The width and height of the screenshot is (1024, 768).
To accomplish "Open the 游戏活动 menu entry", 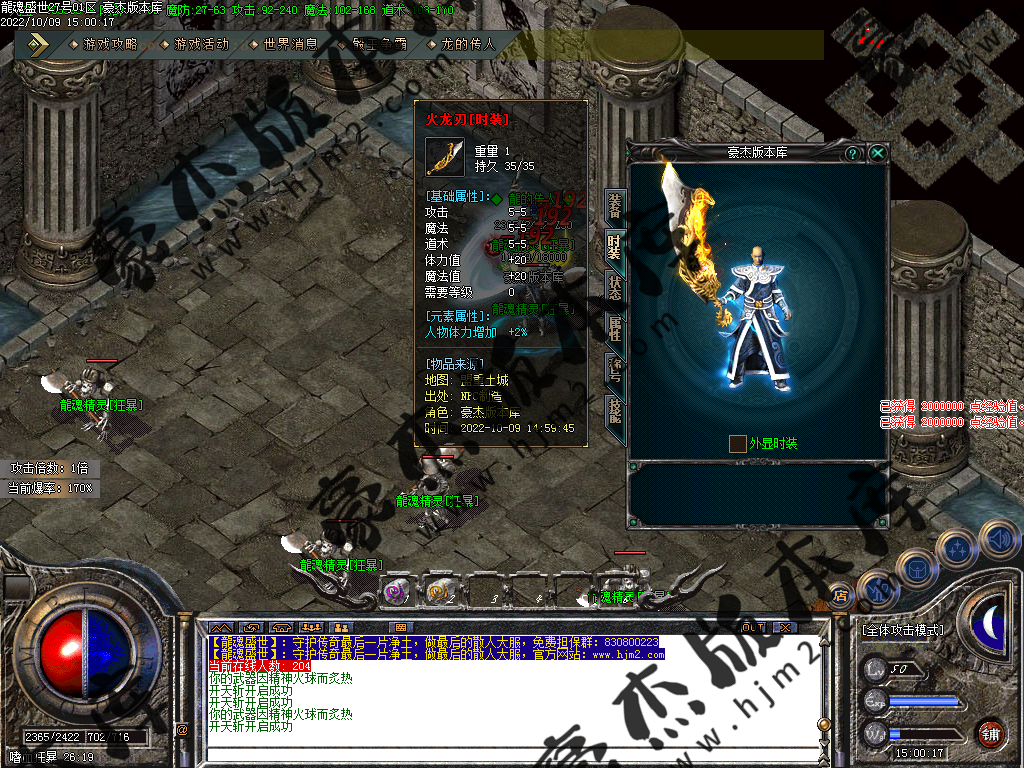I will click(200, 44).
